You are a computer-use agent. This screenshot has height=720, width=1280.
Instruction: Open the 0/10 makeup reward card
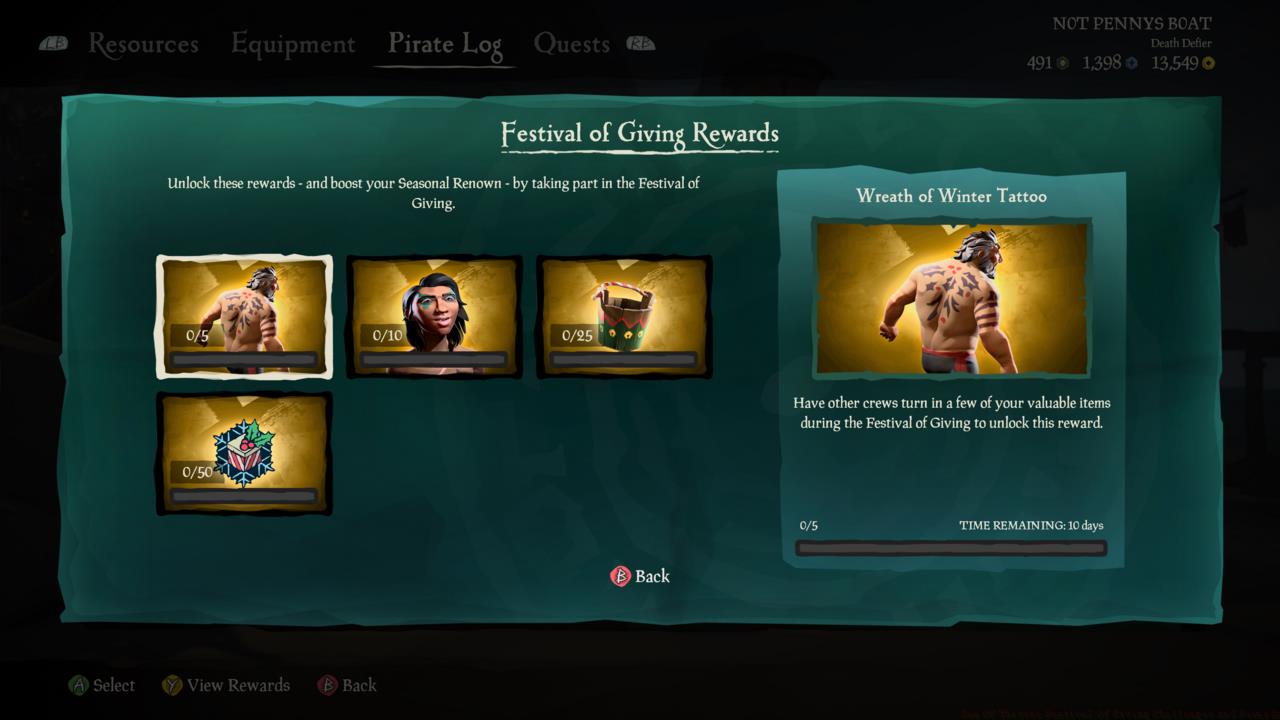(434, 317)
